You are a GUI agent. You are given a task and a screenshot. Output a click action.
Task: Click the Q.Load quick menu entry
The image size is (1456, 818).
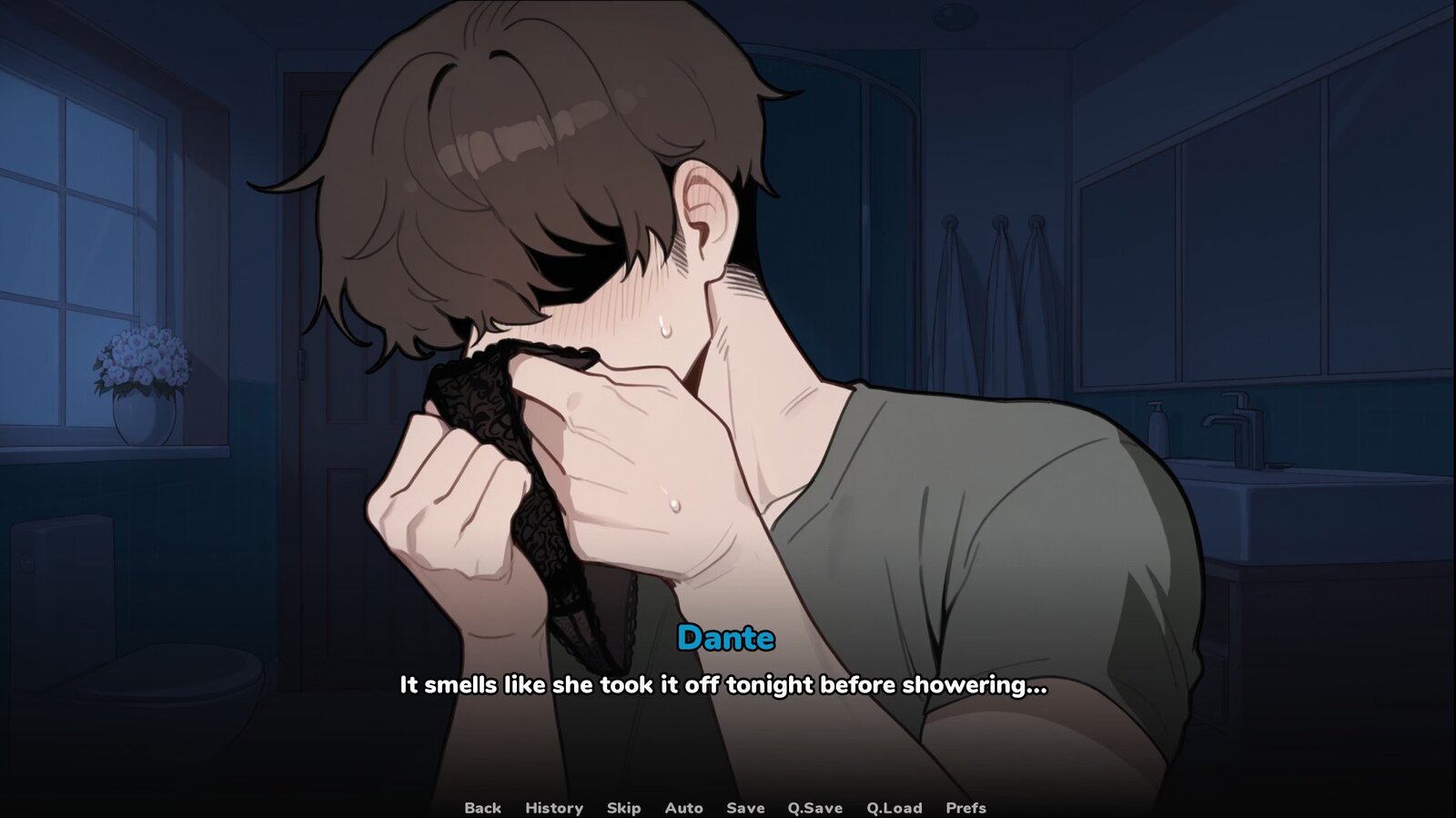[895, 808]
